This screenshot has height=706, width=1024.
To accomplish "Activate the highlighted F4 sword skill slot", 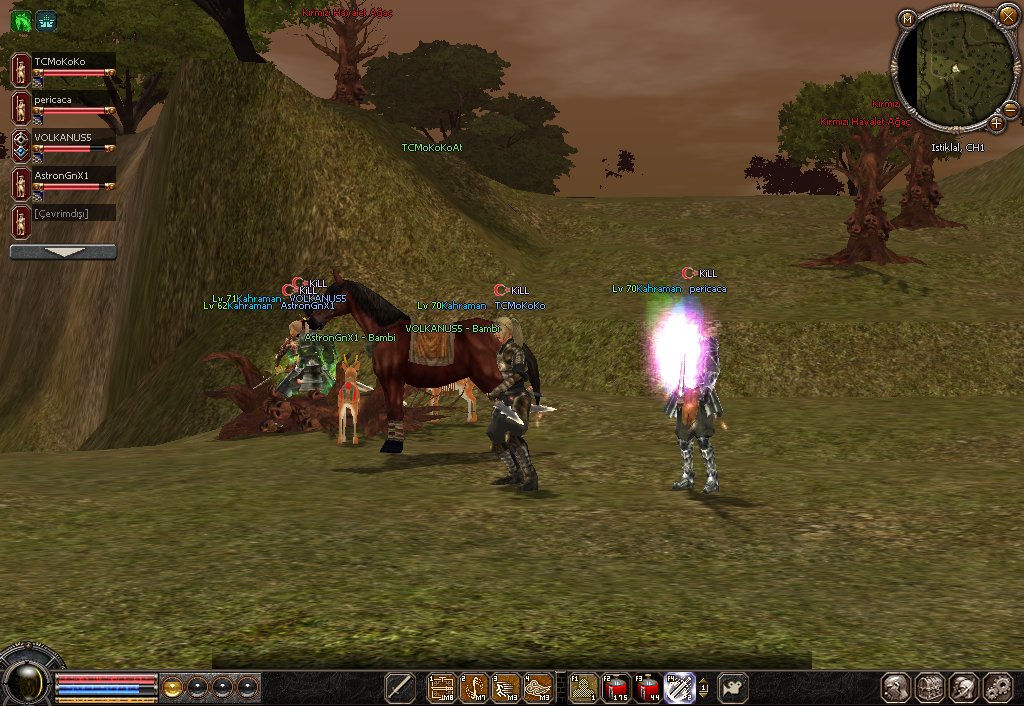I will coord(679,688).
